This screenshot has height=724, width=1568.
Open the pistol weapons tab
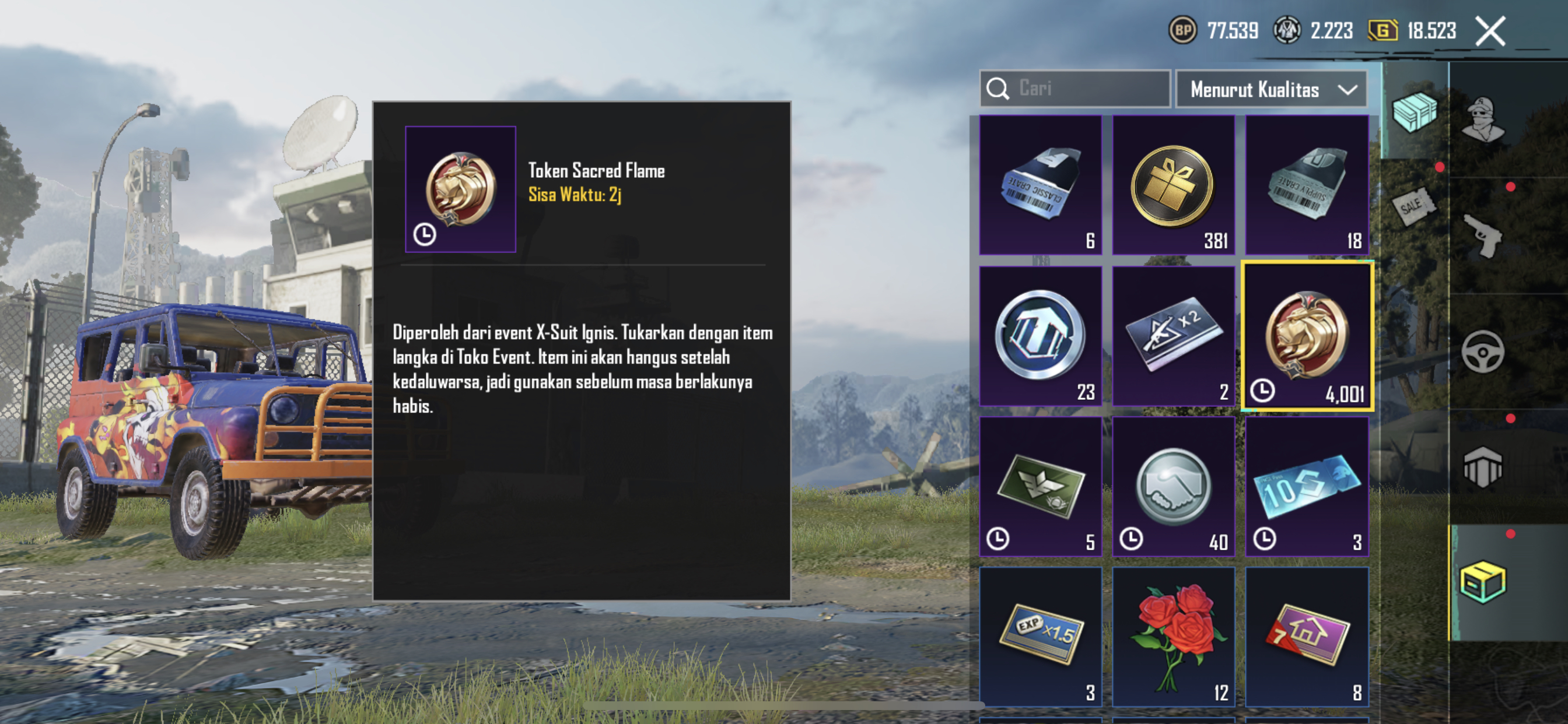click(x=1483, y=236)
